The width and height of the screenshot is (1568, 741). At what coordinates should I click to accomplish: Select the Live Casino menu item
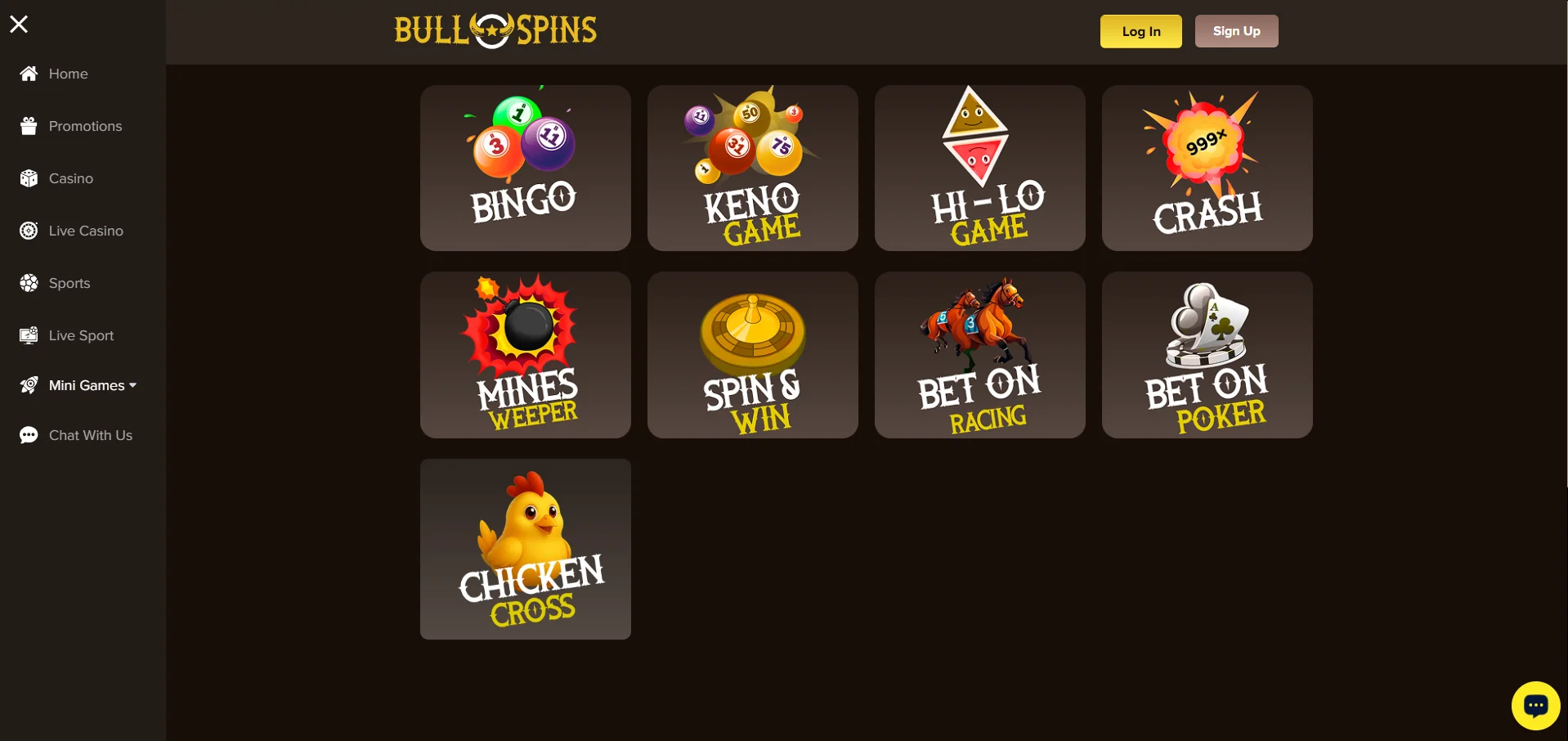85,231
